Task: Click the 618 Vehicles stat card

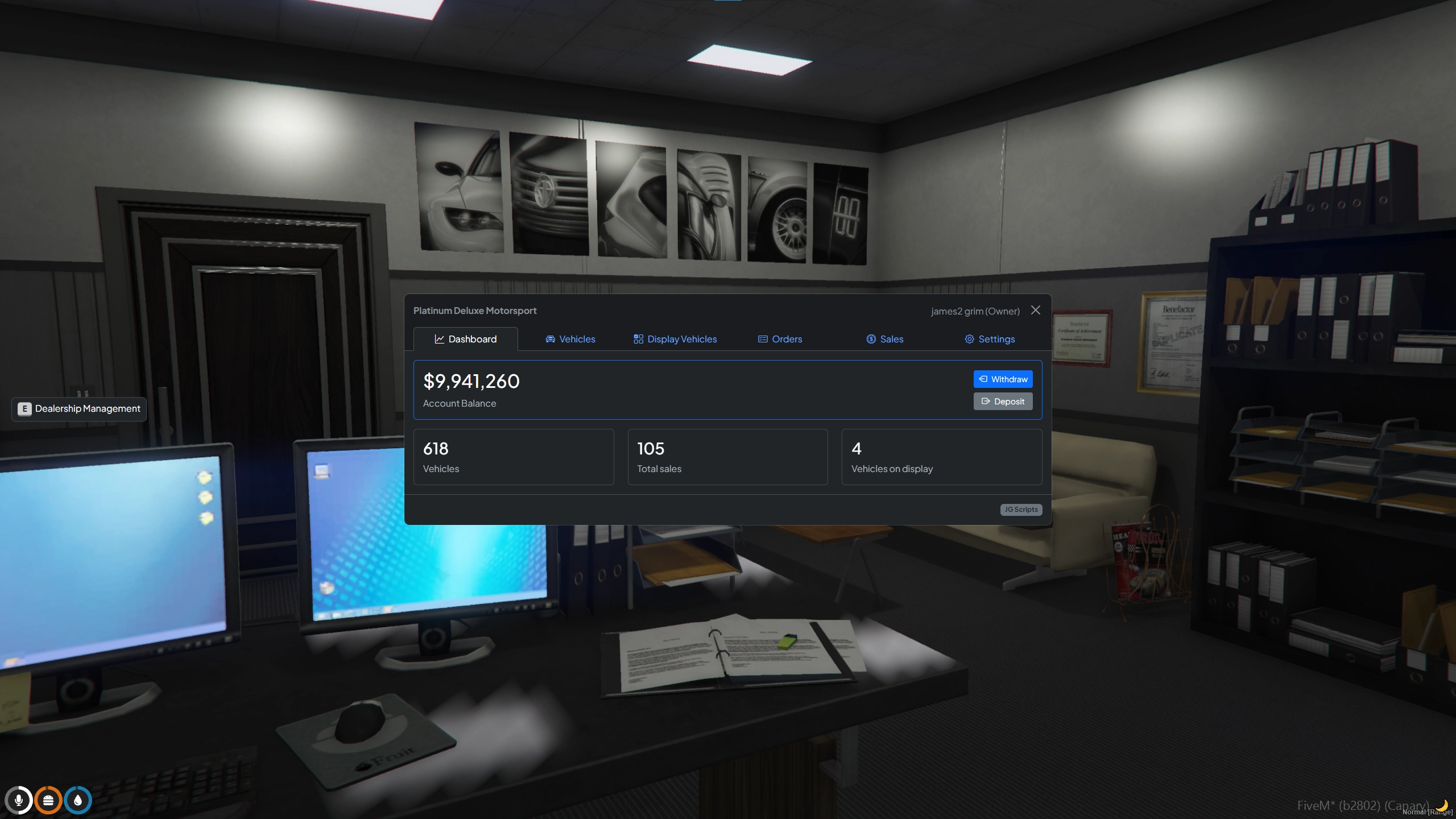Action: pyautogui.click(x=513, y=457)
